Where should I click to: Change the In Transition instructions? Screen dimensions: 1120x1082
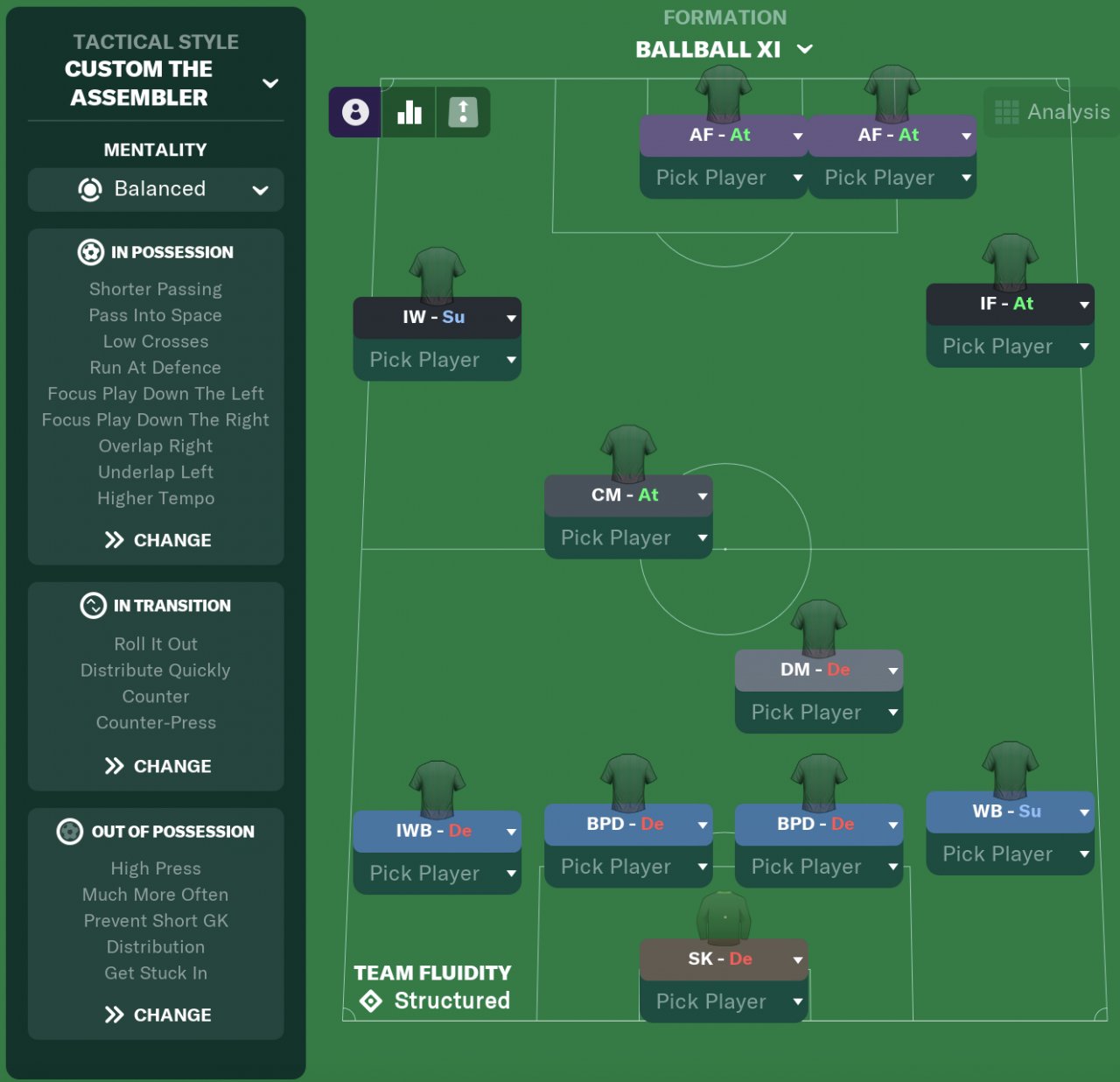click(157, 766)
